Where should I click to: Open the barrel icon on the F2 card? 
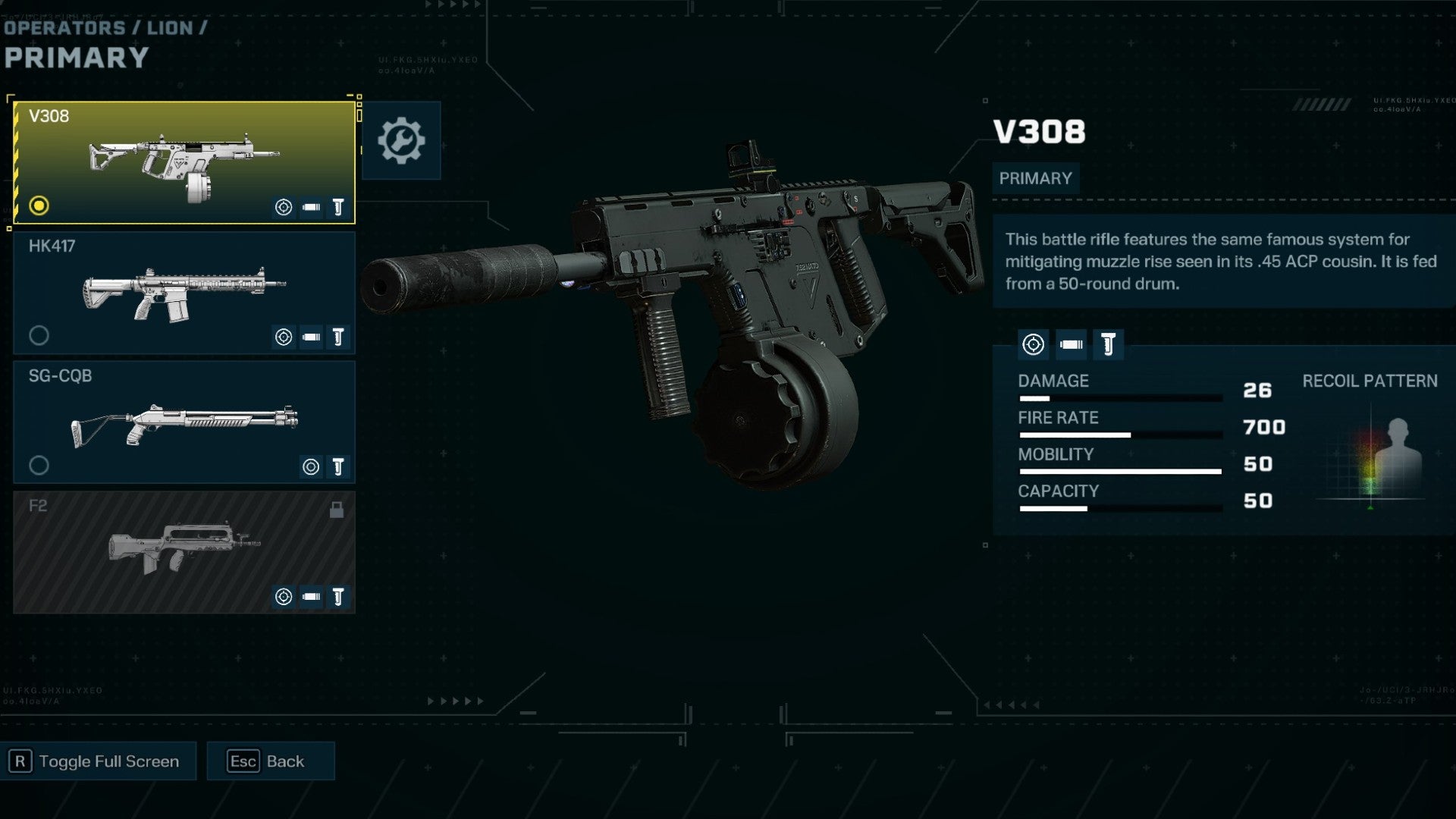pyautogui.click(x=311, y=597)
